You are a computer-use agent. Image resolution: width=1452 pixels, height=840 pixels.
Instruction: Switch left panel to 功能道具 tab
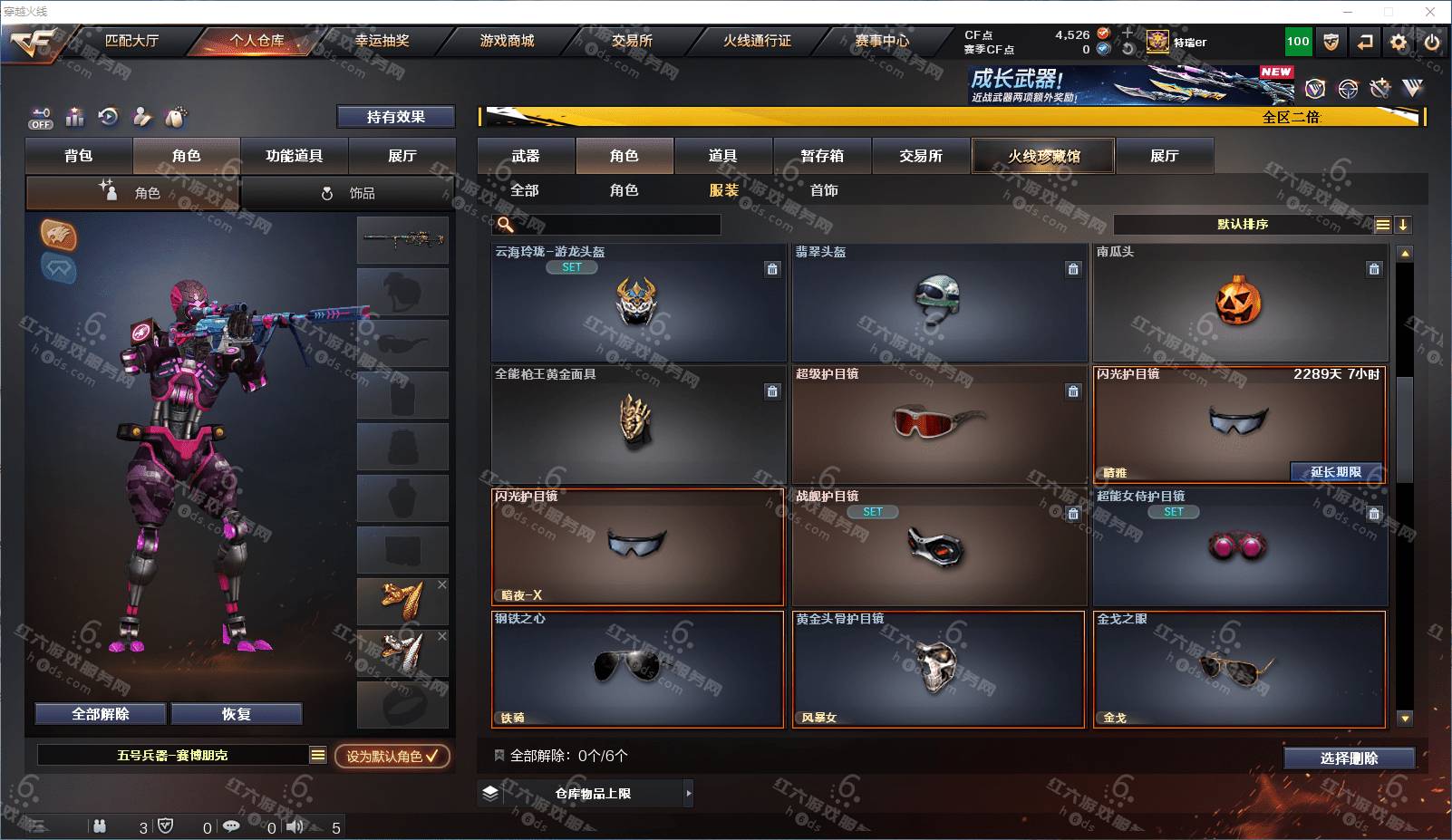[x=294, y=156]
